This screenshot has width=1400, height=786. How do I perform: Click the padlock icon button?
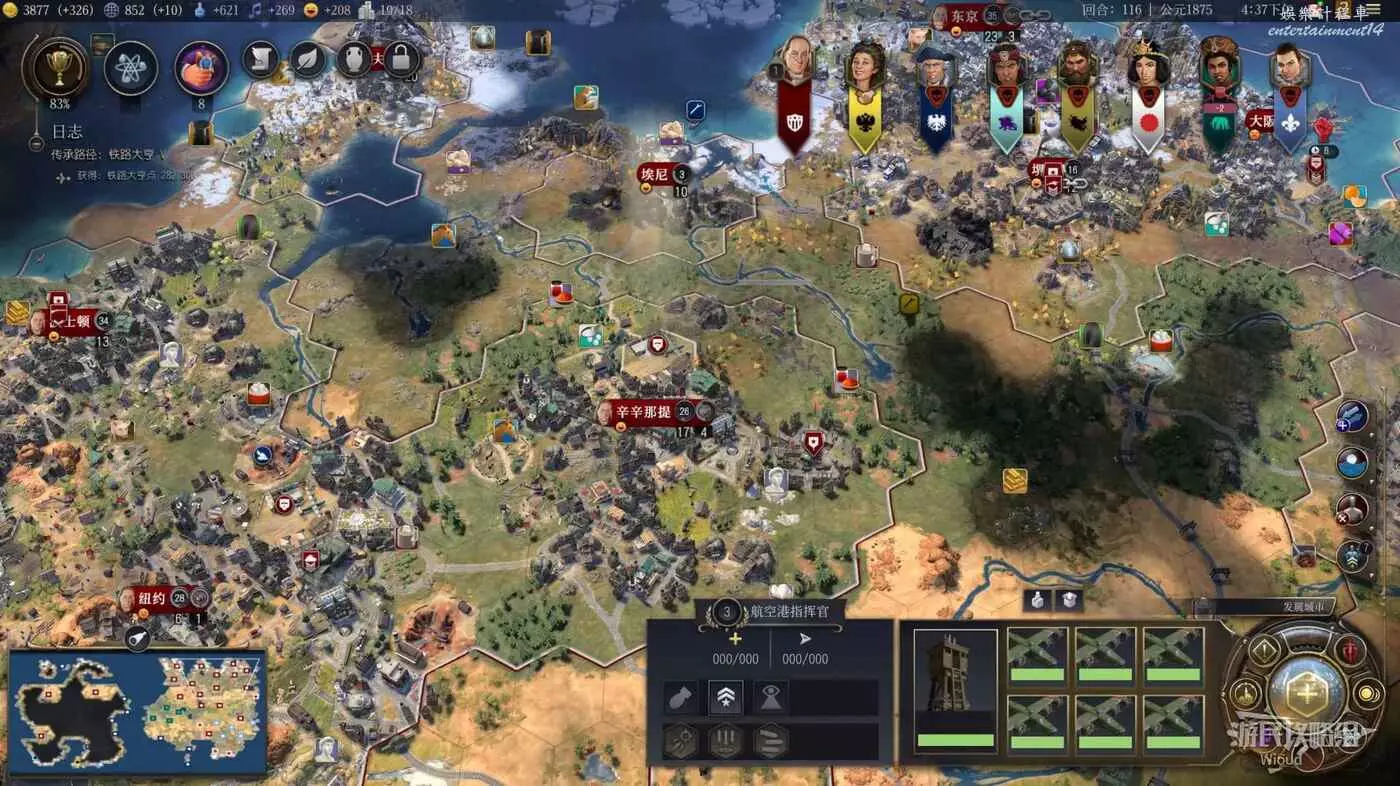[x=401, y=57]
